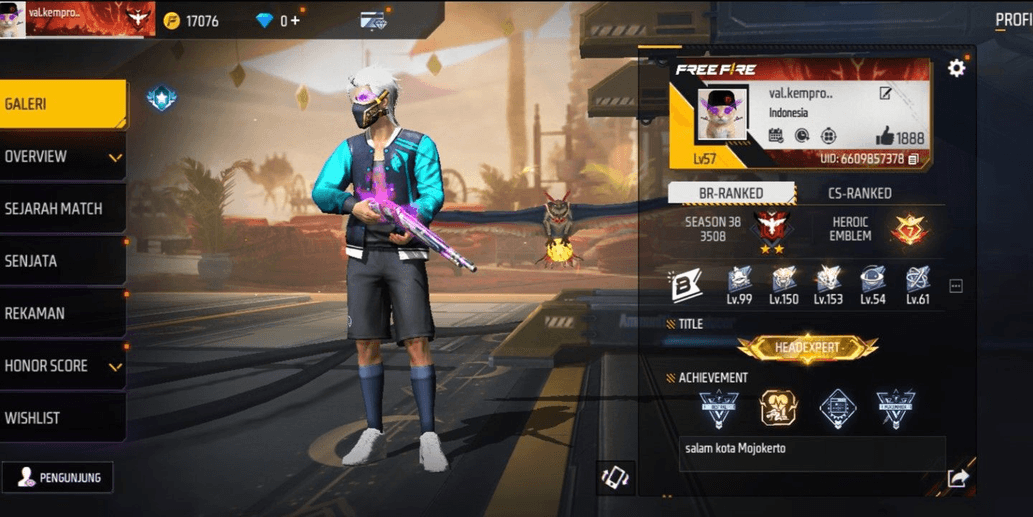Select the BR-Ranked tab
The height and width of the screenshot is (517, 1033).
[731, 193]
